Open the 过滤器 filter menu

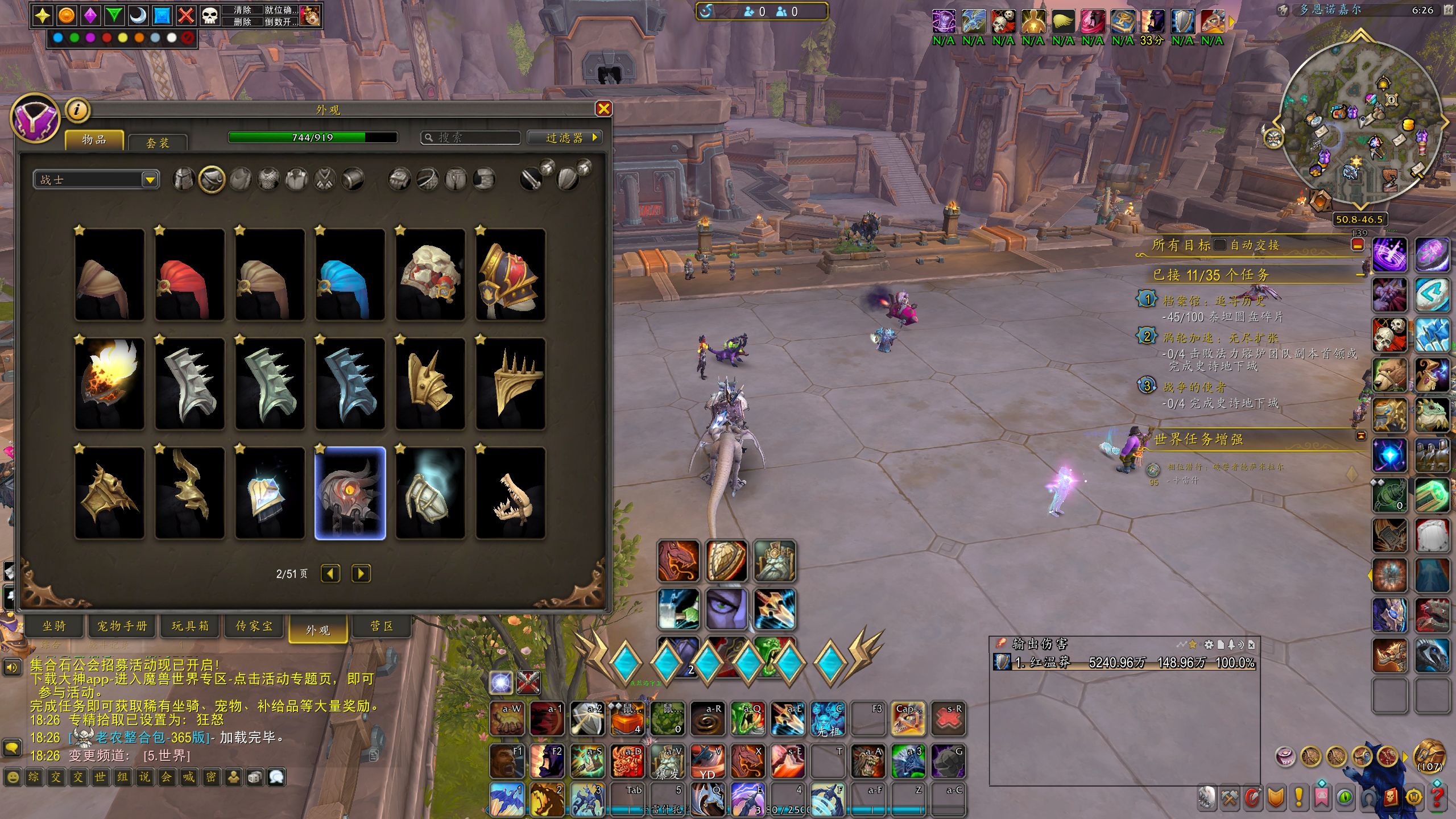(564, 138)
